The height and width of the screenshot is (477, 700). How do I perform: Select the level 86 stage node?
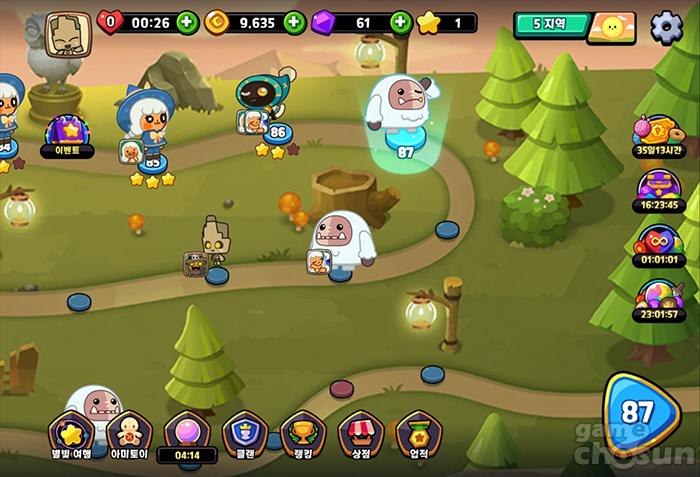tap(278, 132)
